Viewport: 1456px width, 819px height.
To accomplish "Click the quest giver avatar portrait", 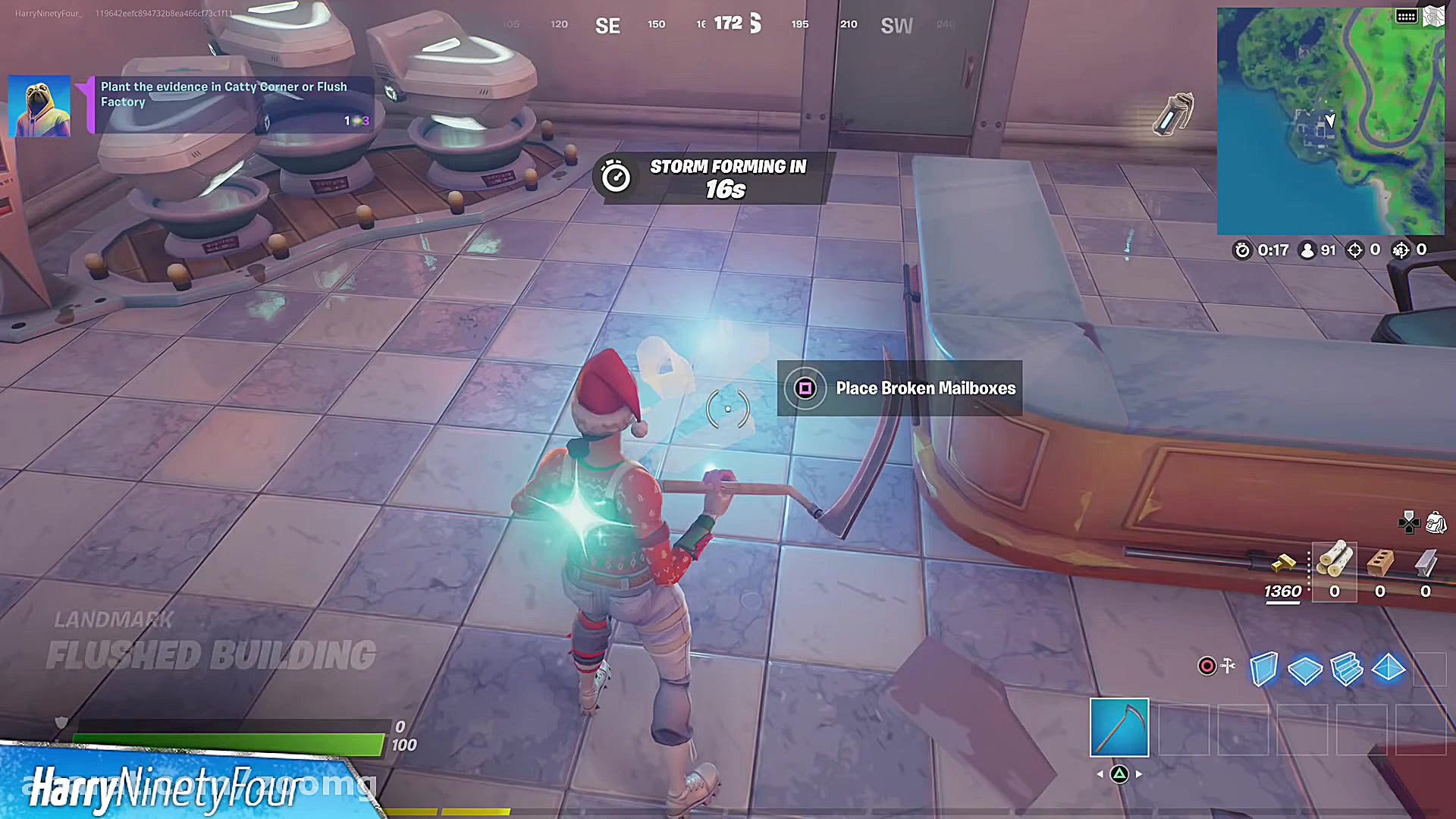I will click(39, 106).
